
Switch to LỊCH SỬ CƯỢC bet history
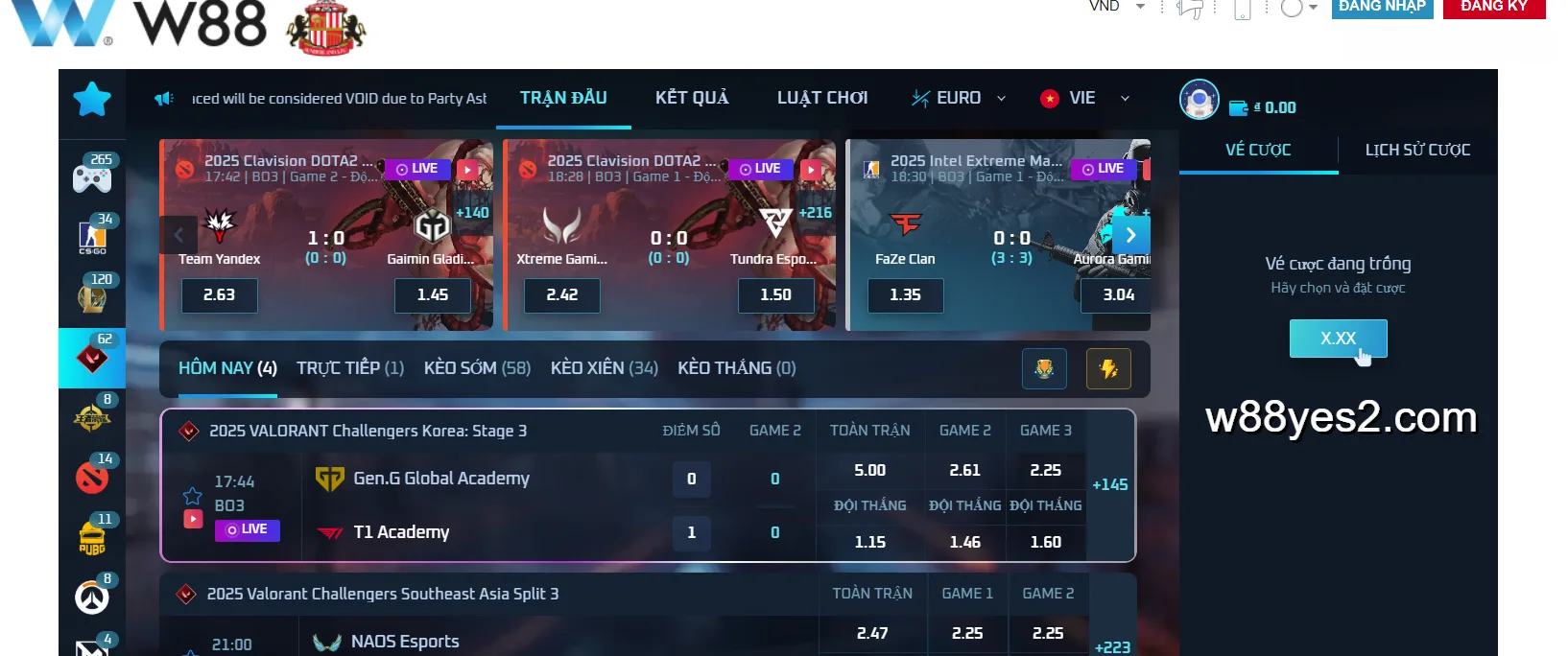point(1417,150)
